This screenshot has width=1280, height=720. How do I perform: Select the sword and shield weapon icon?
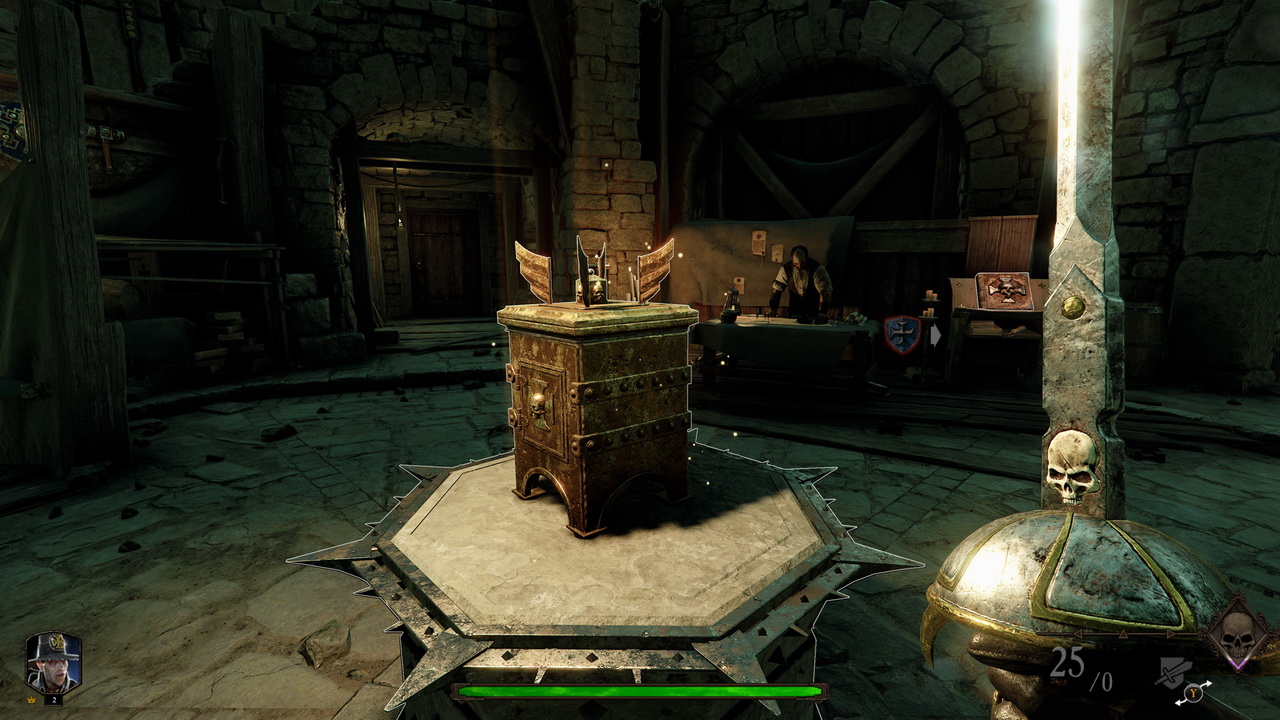click(x=1173, y=671)
